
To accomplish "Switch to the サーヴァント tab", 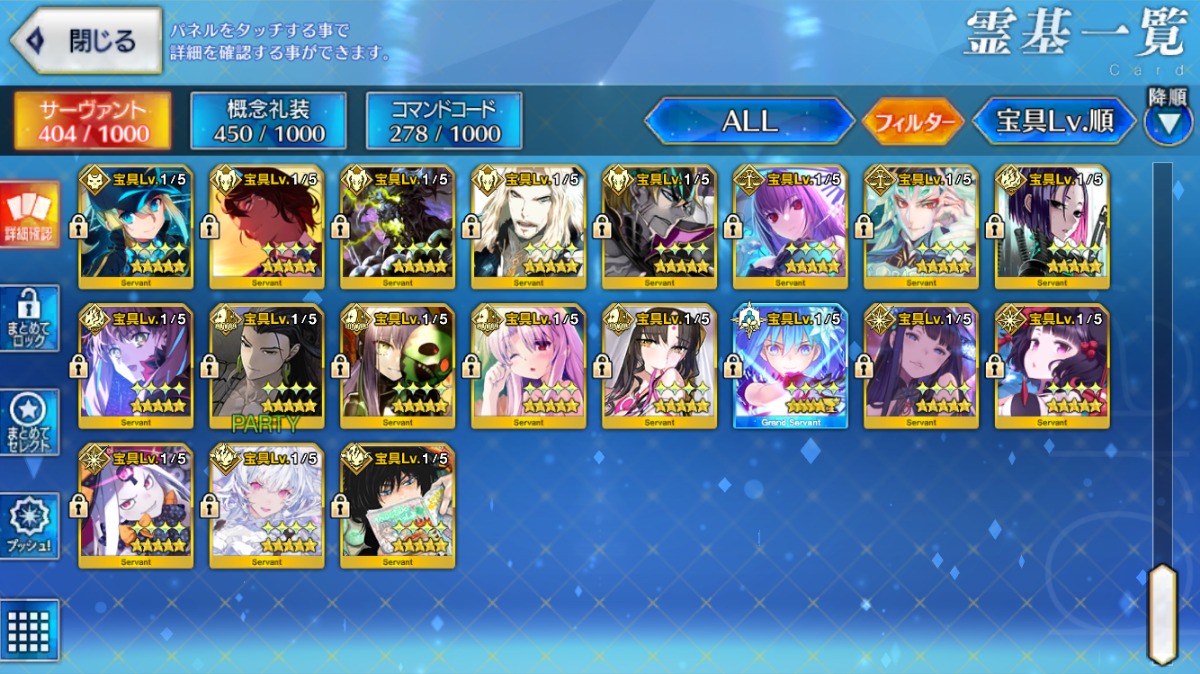I will 92,122.
